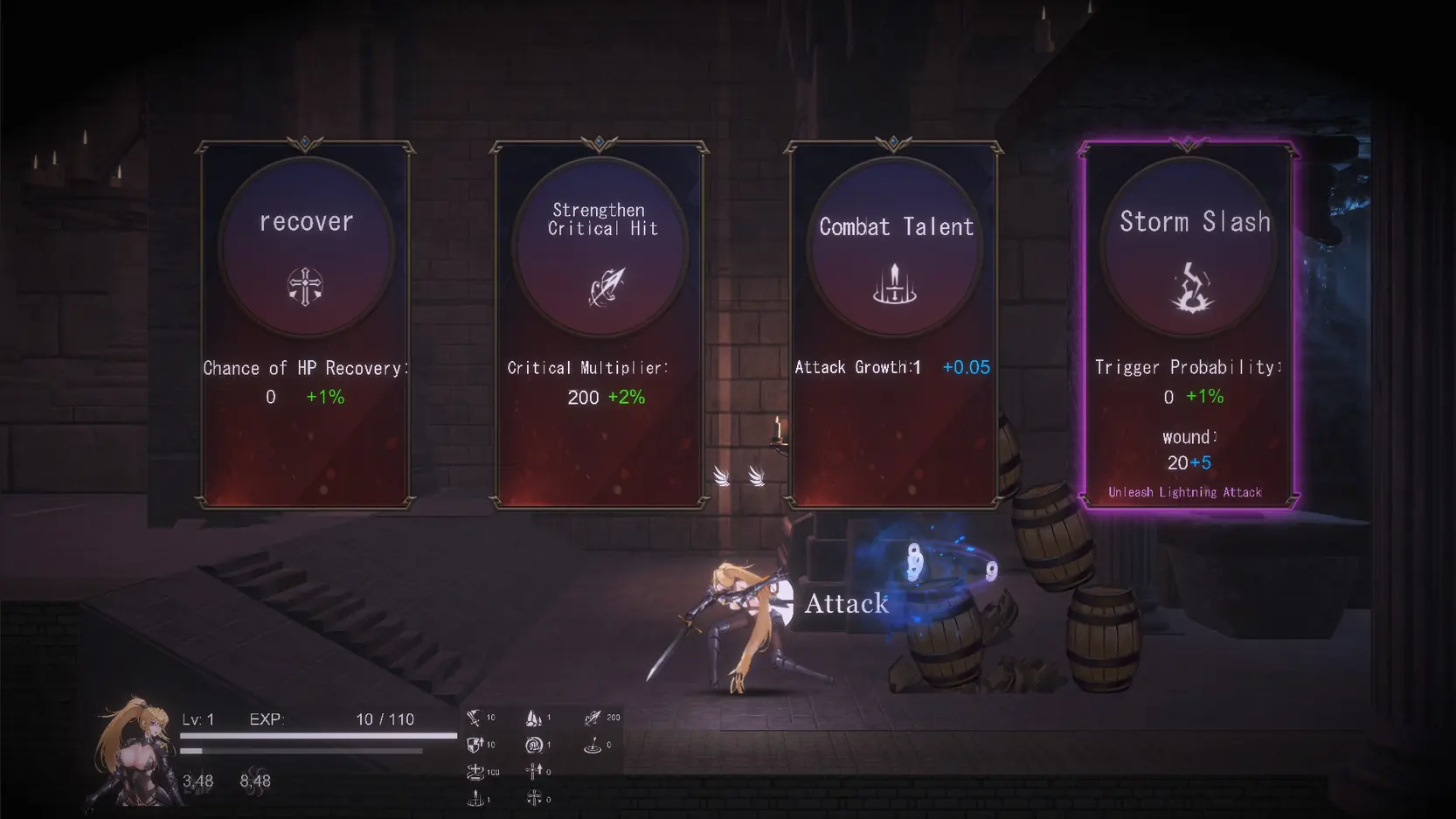Choose the recover upgrade card

(x=305, y=323)
